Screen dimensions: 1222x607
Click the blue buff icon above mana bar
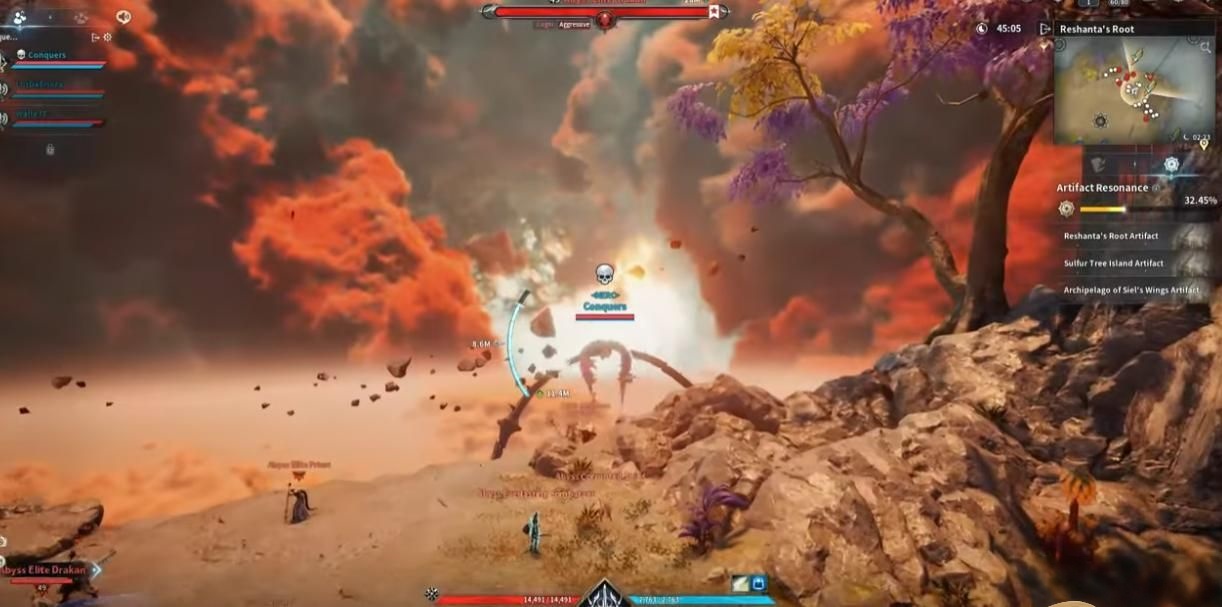pos(758,582)
